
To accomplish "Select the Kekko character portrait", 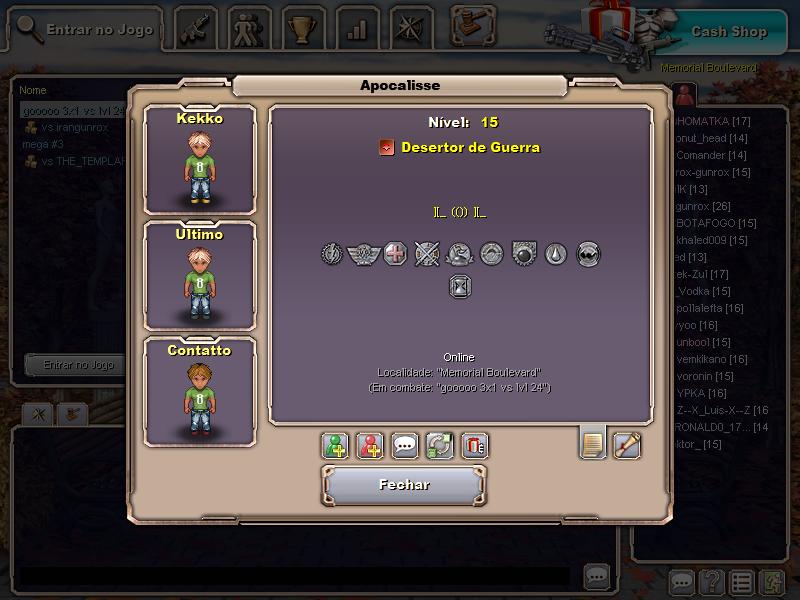I will pyautogui.click(x=200, y=158).
